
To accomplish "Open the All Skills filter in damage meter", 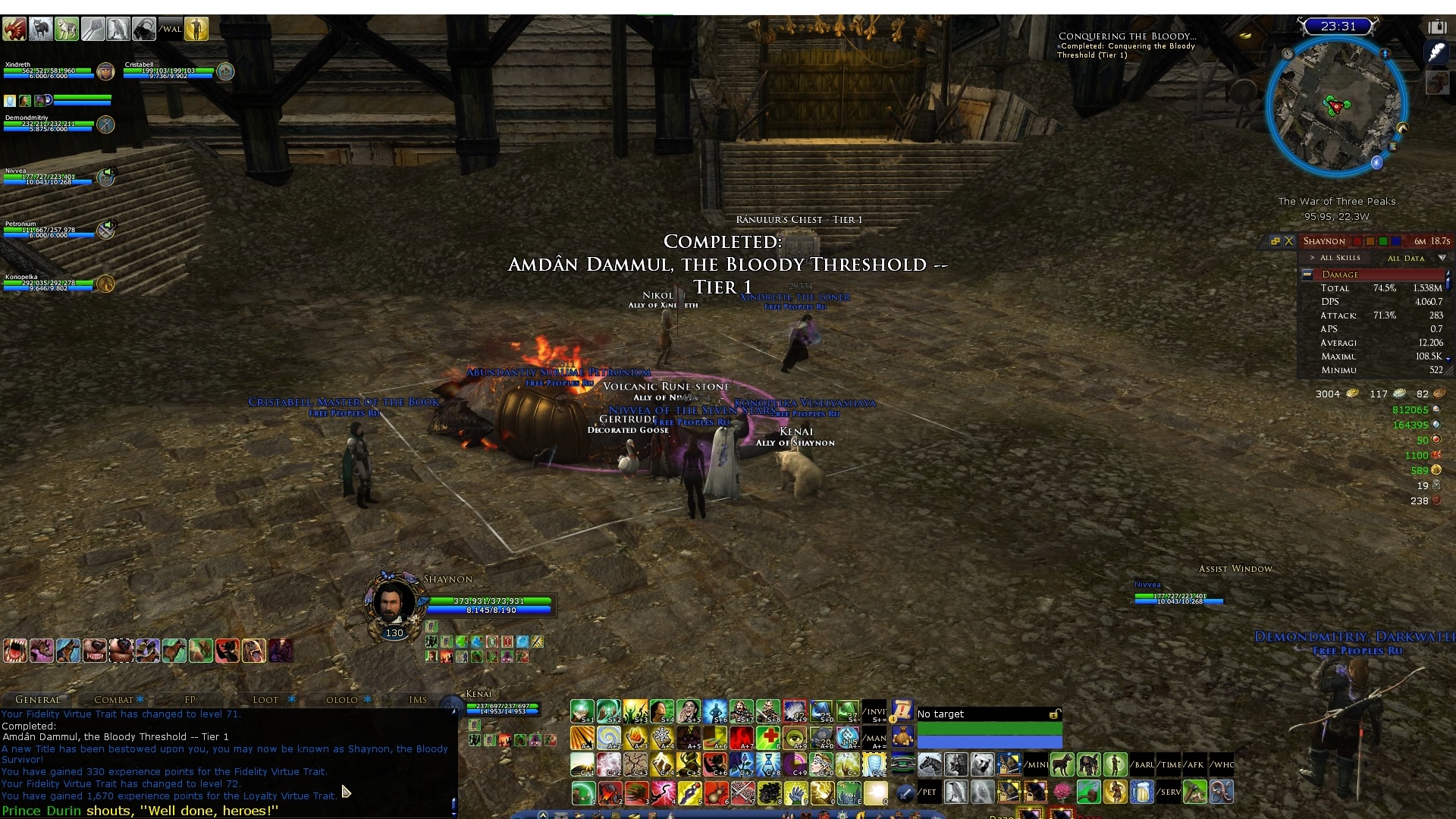I will [x=1340, y=258].
